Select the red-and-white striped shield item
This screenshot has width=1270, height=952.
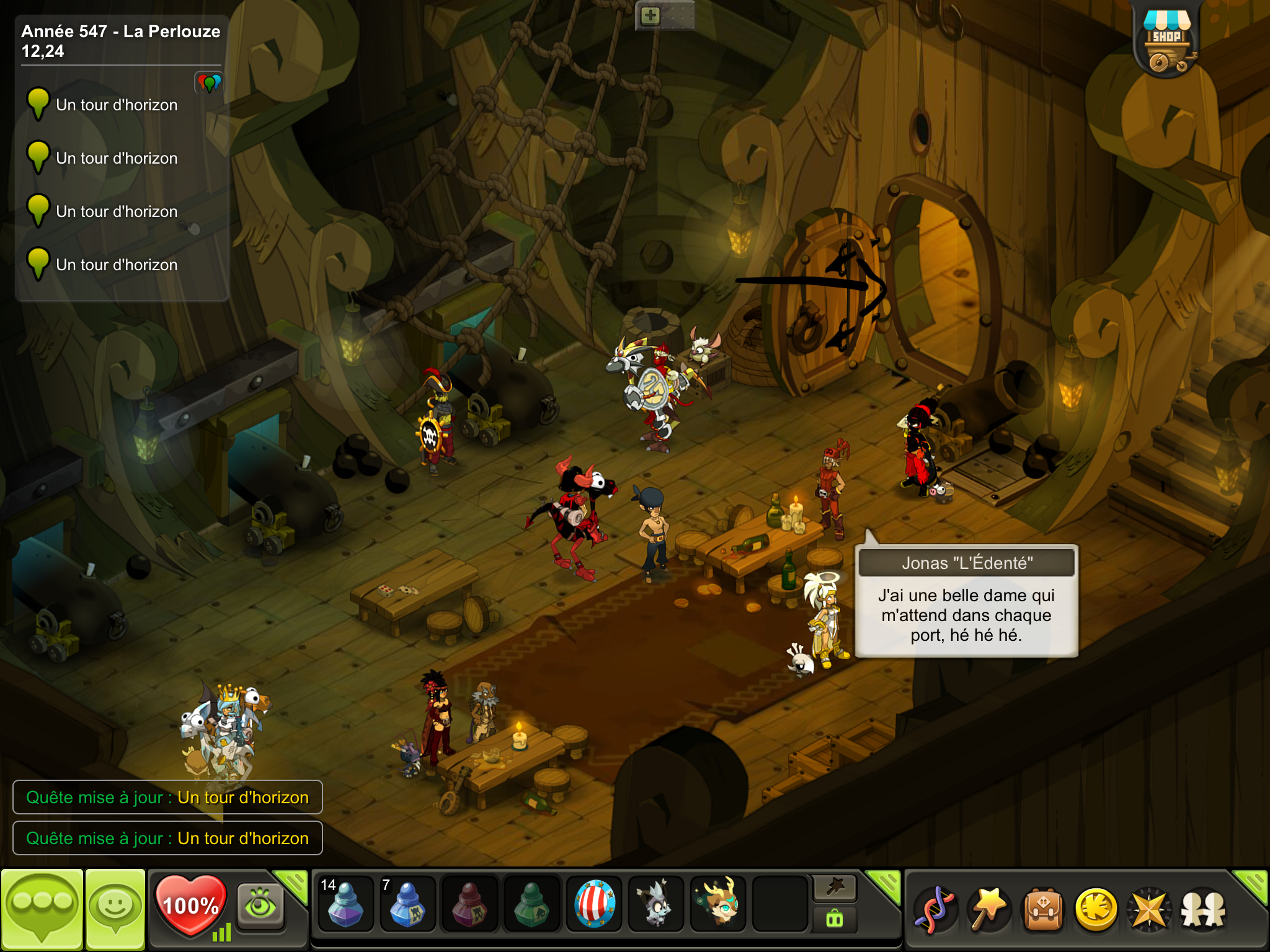click(594, 905)
